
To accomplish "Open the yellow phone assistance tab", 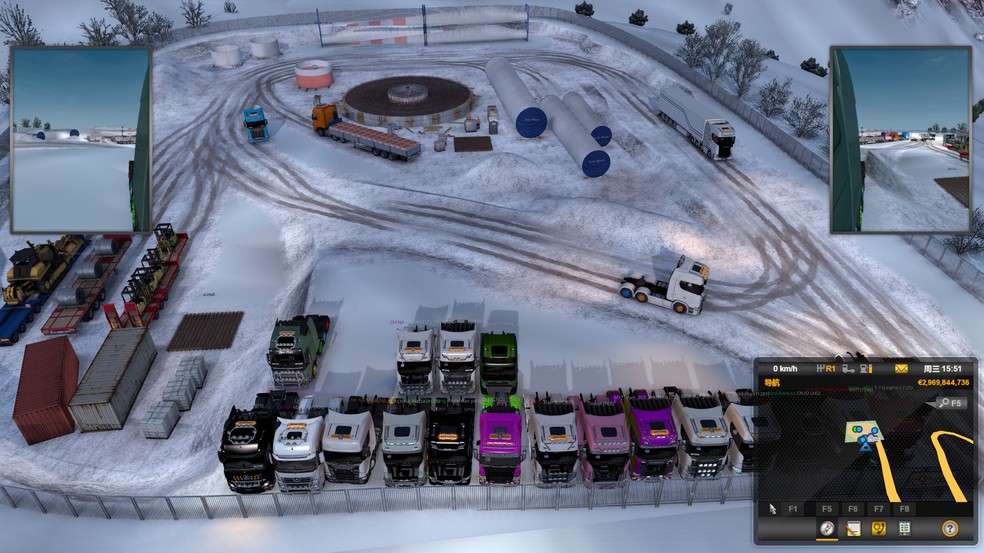I will (x=879, y=529).
